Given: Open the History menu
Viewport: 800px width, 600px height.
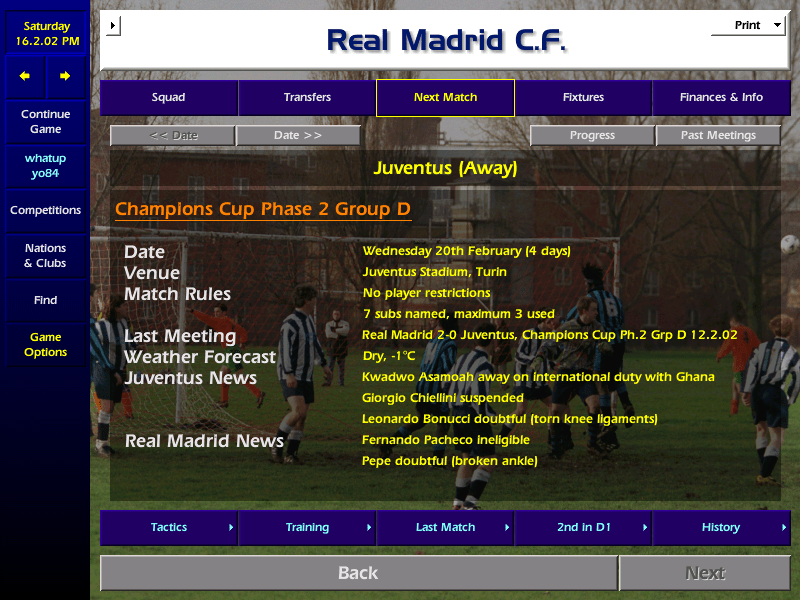Looking at the screenshot, I should pos(721,528).
